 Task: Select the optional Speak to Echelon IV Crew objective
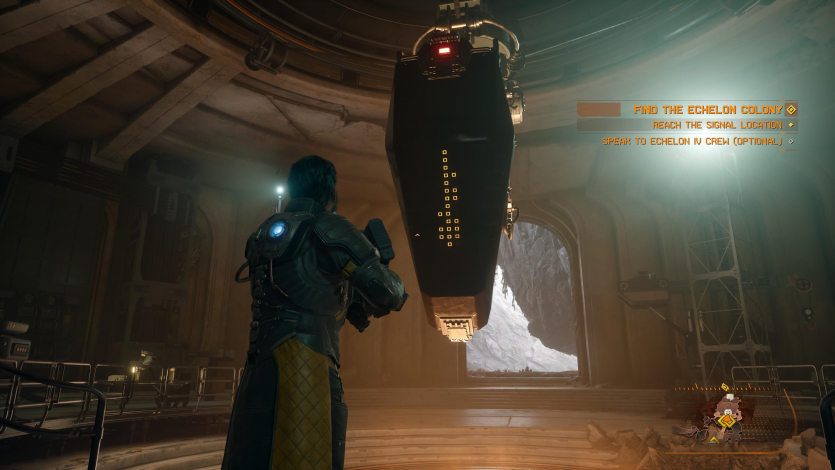691,141
